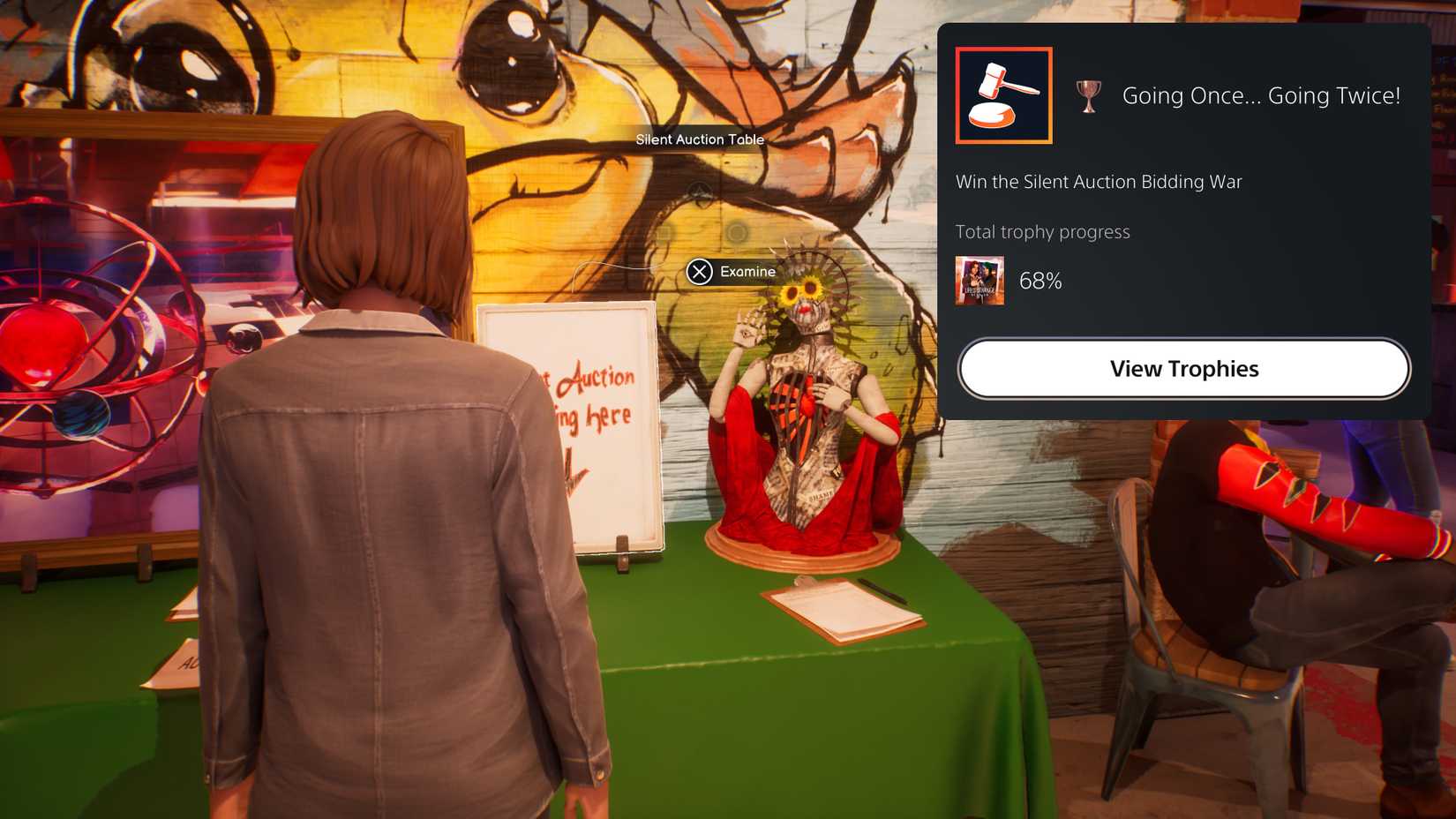Click the circular X button near Examine

700,272
